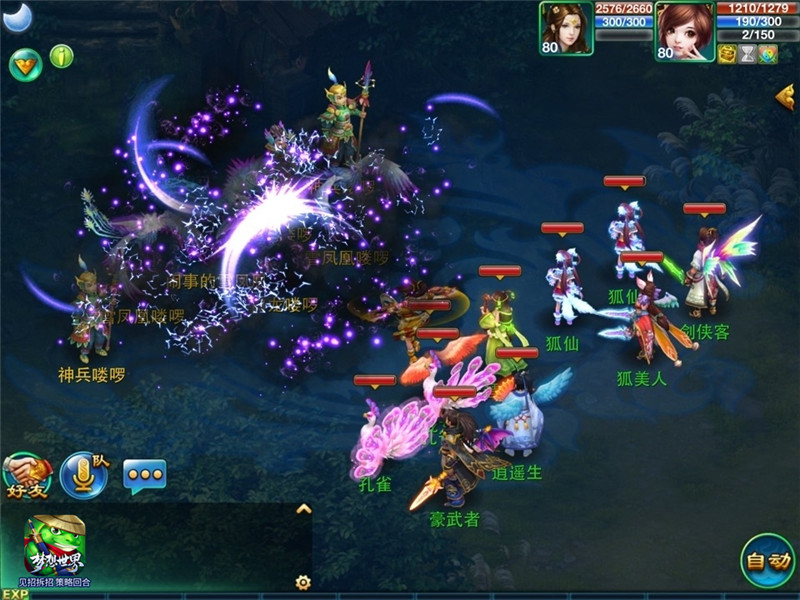Open the 好友 friends list

point(27,475)
